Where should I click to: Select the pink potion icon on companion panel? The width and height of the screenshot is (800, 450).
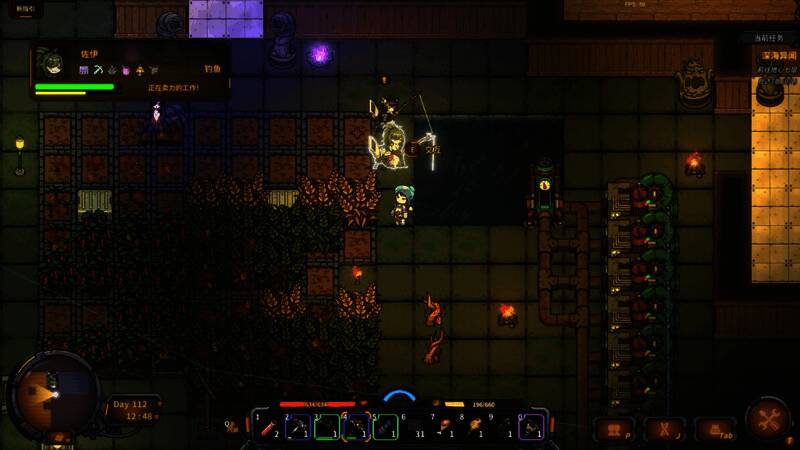tap(126, 70)
